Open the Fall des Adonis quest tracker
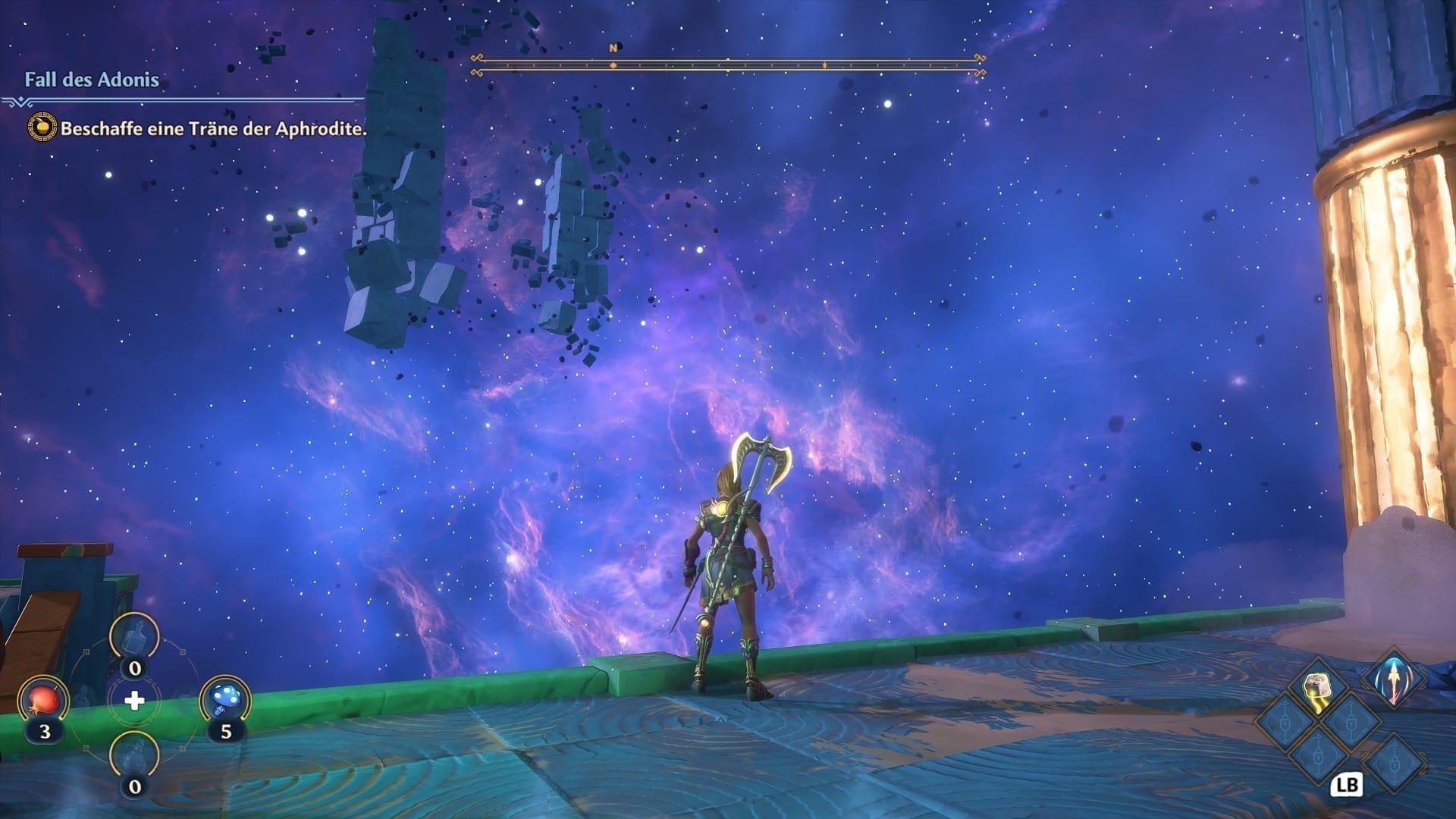This screenshot has height=819, width=1456. 92,80
